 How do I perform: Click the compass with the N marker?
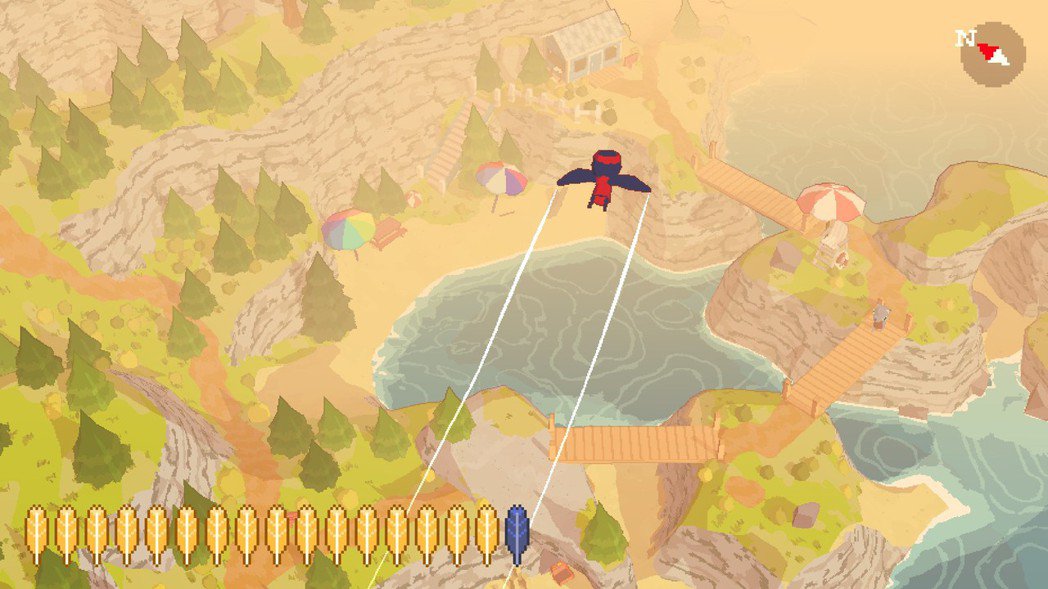(x=992, y=52)
